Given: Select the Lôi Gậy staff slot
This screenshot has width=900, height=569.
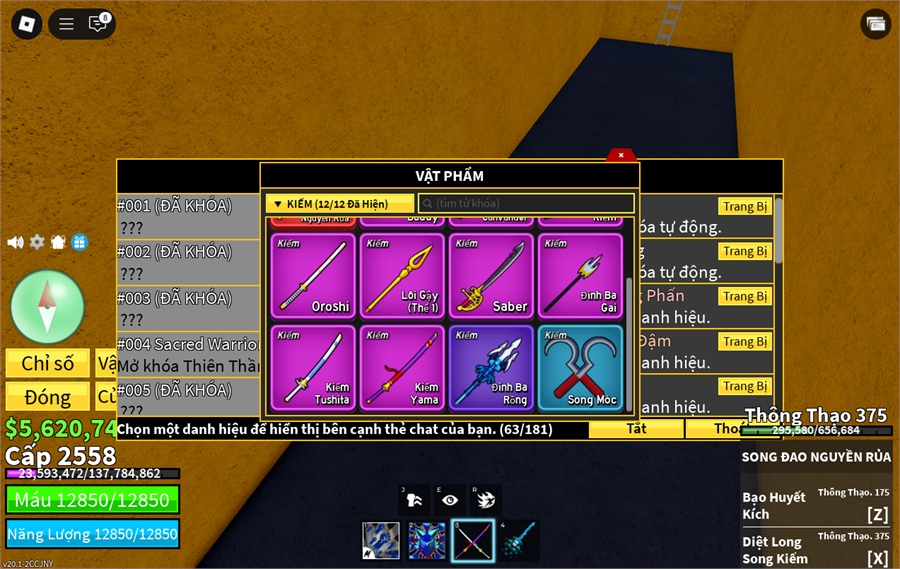Looking at the screenshot, I should [401, 275].
